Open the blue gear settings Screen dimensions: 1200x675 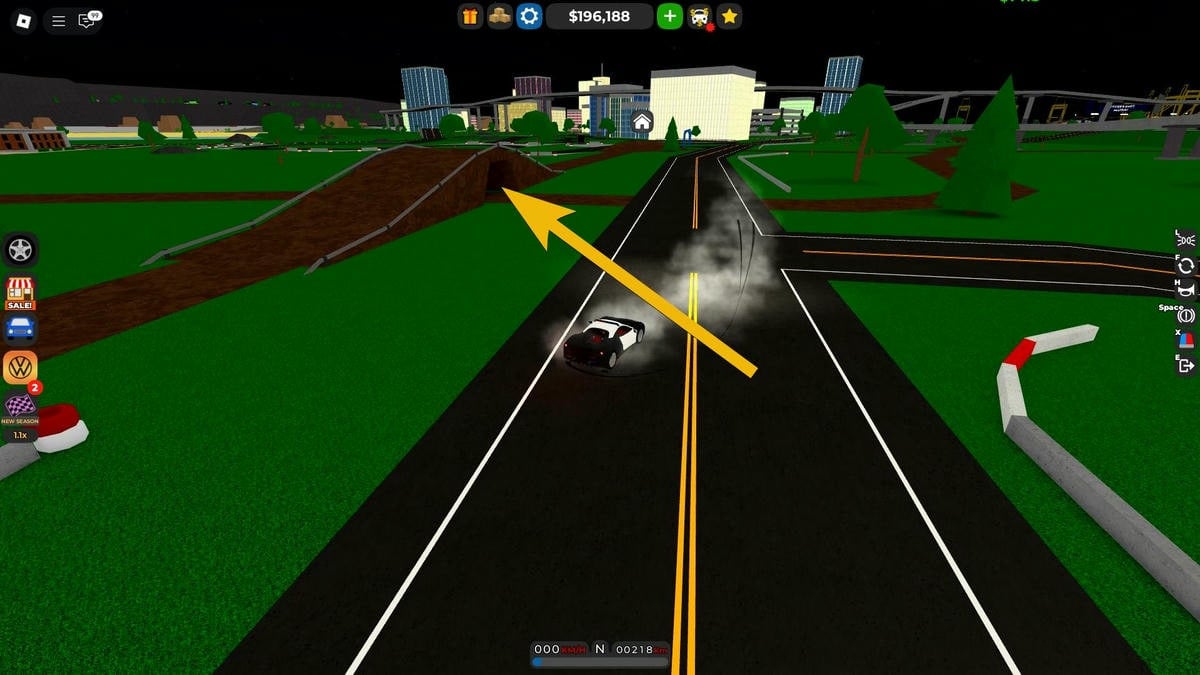pos(529,16)
